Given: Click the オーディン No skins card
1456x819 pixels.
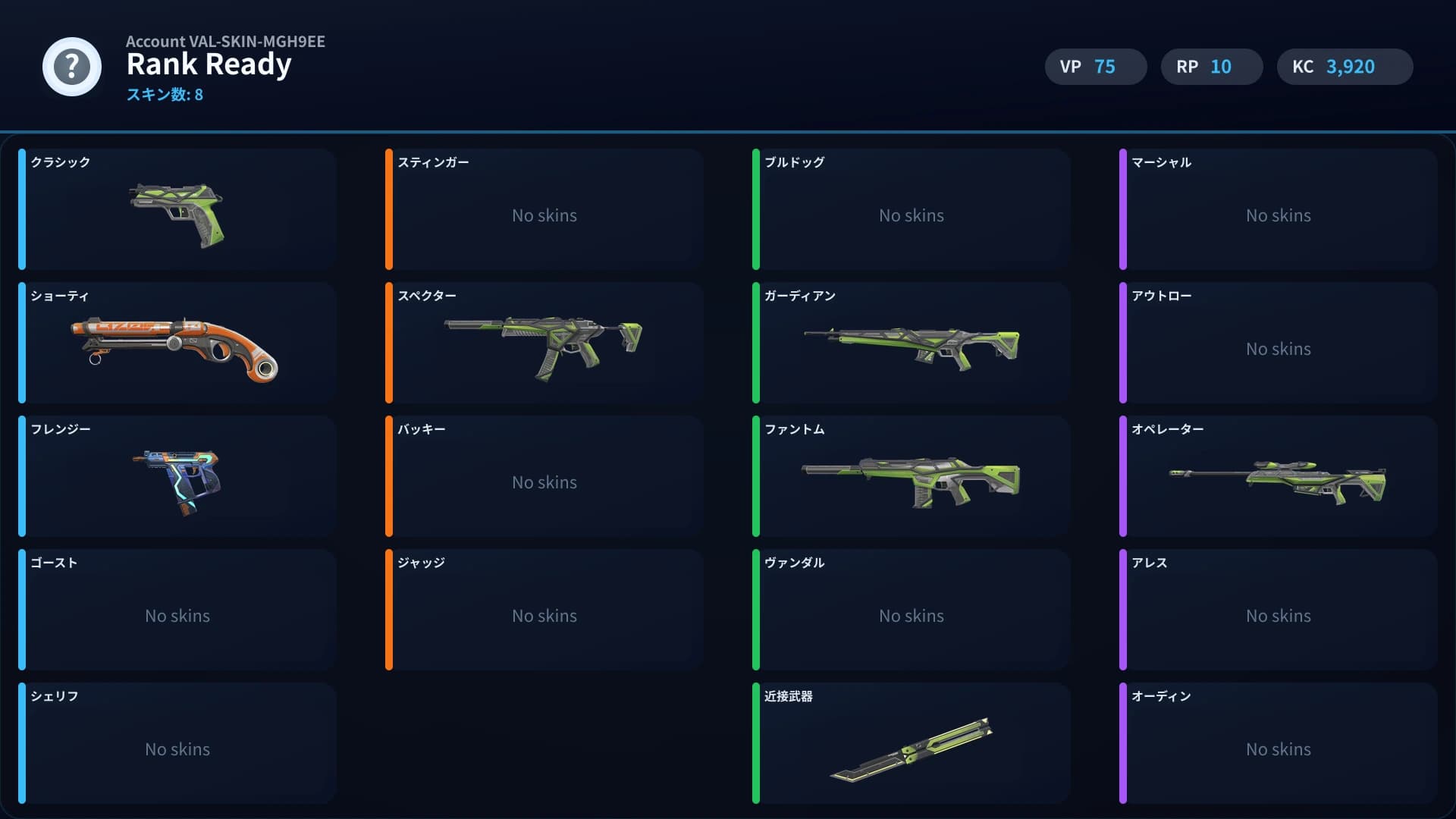Looking at the screenshot, I should [1278, 743].
